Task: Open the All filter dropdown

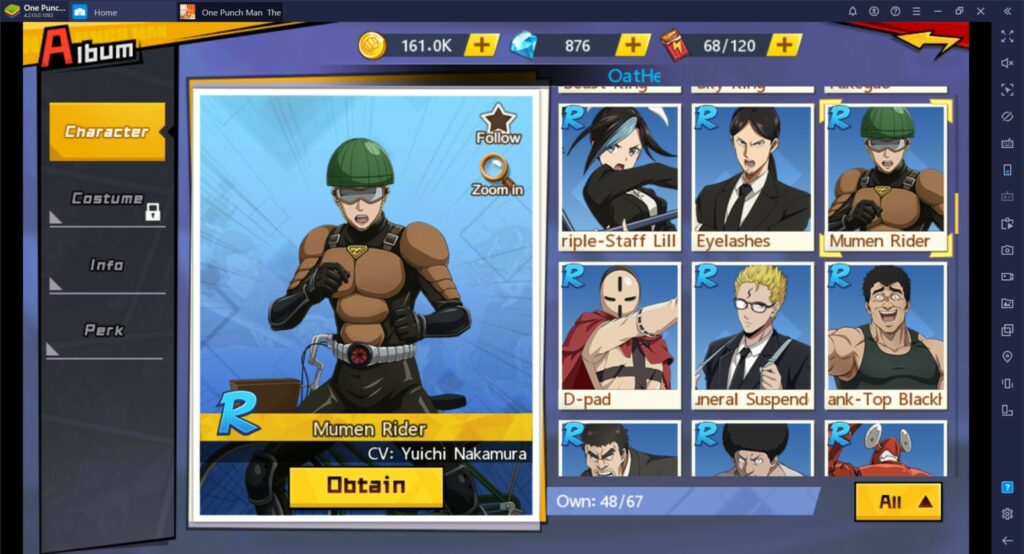Action: (x=897, y=502)
